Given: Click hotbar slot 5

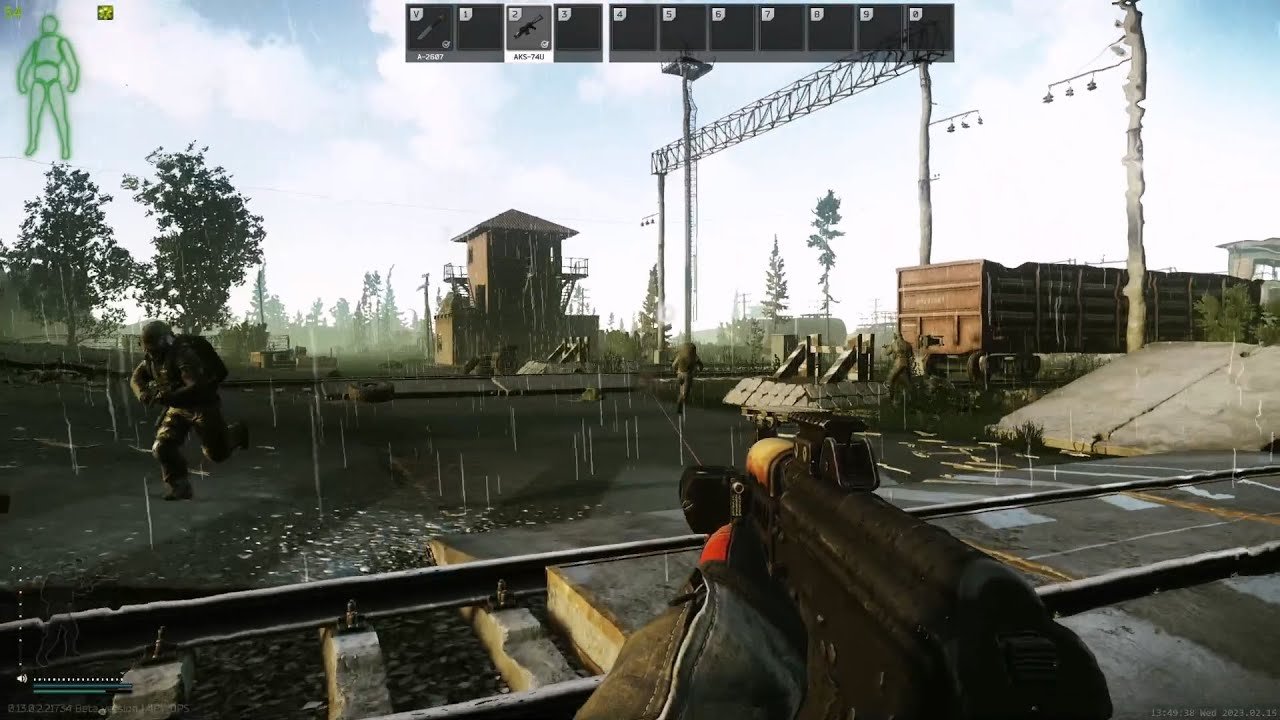Looking at the screenshot, I should pyautogui.click(x=682, y=30).
